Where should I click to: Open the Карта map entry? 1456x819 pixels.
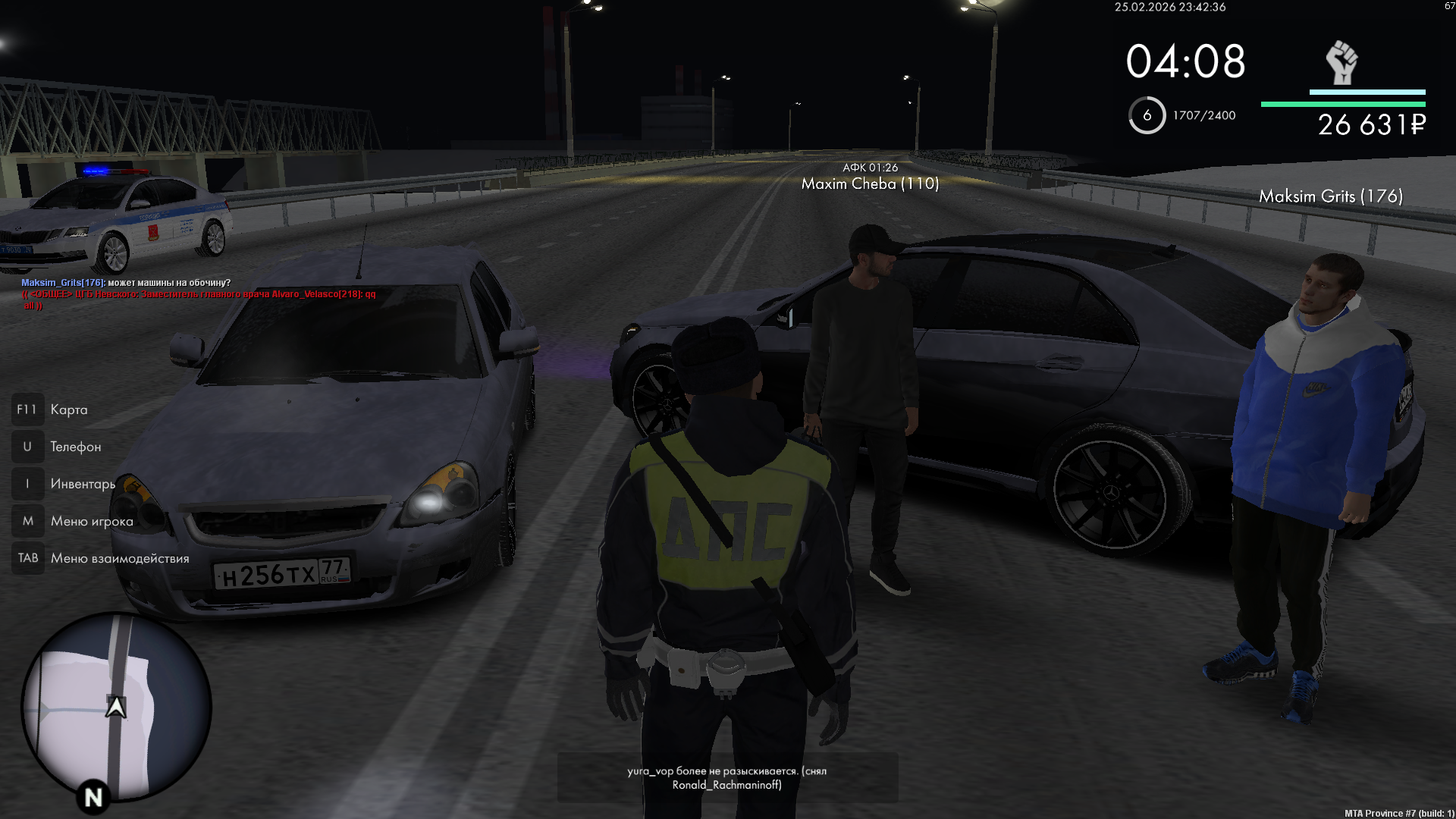[68, 409]
